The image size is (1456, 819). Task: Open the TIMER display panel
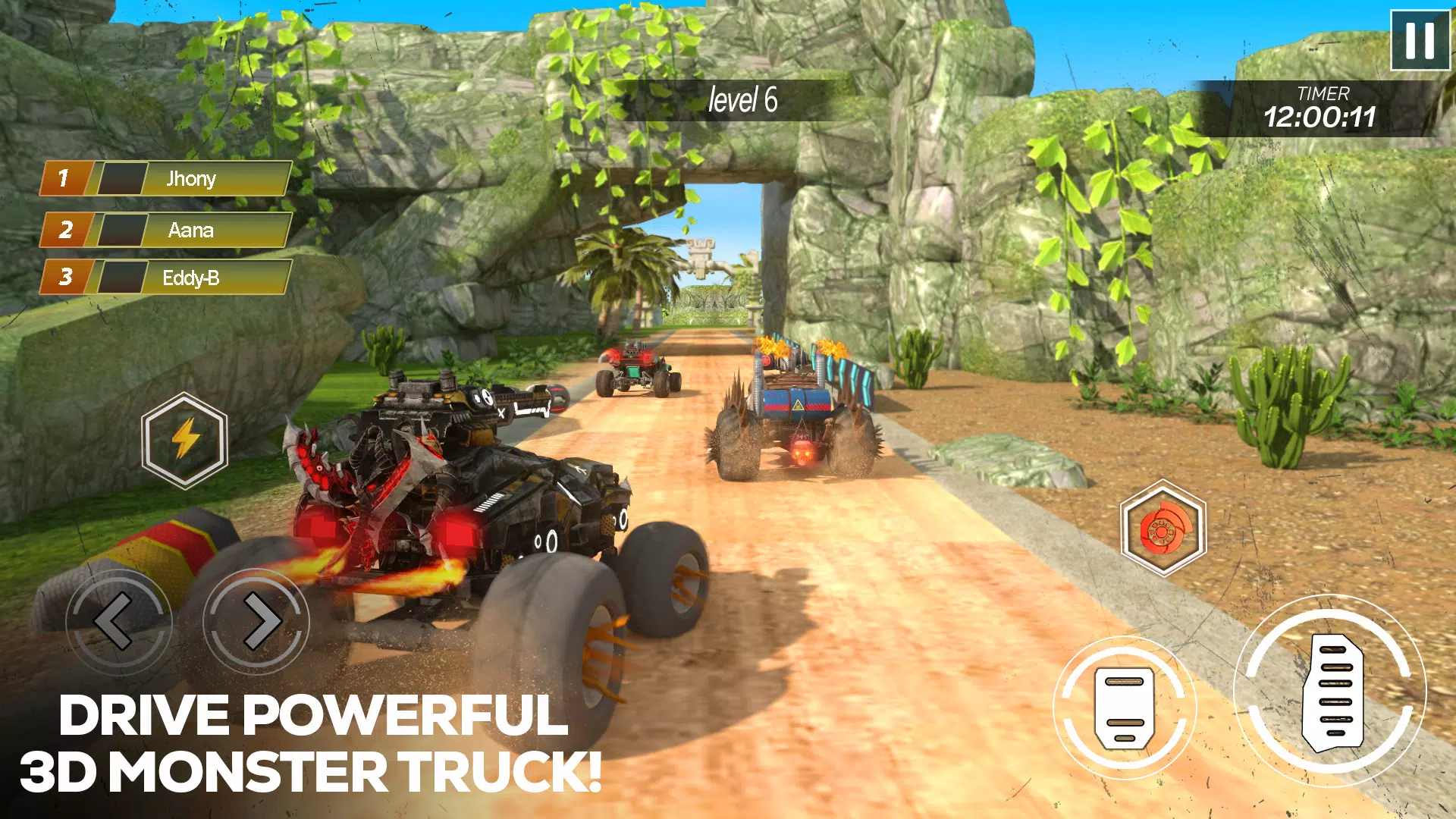click(1323, 106)
